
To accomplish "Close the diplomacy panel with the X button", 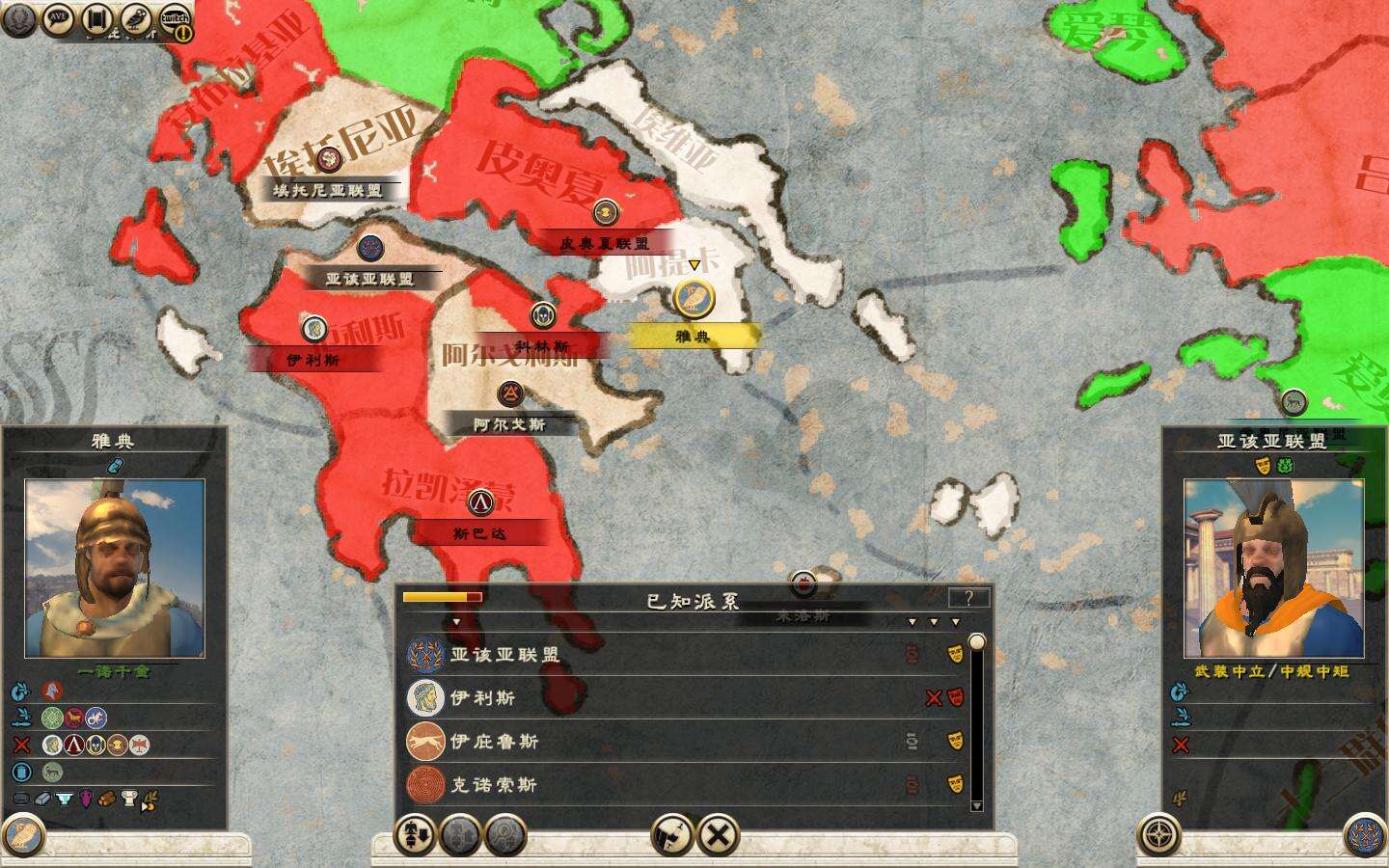I will coord(718,835).
